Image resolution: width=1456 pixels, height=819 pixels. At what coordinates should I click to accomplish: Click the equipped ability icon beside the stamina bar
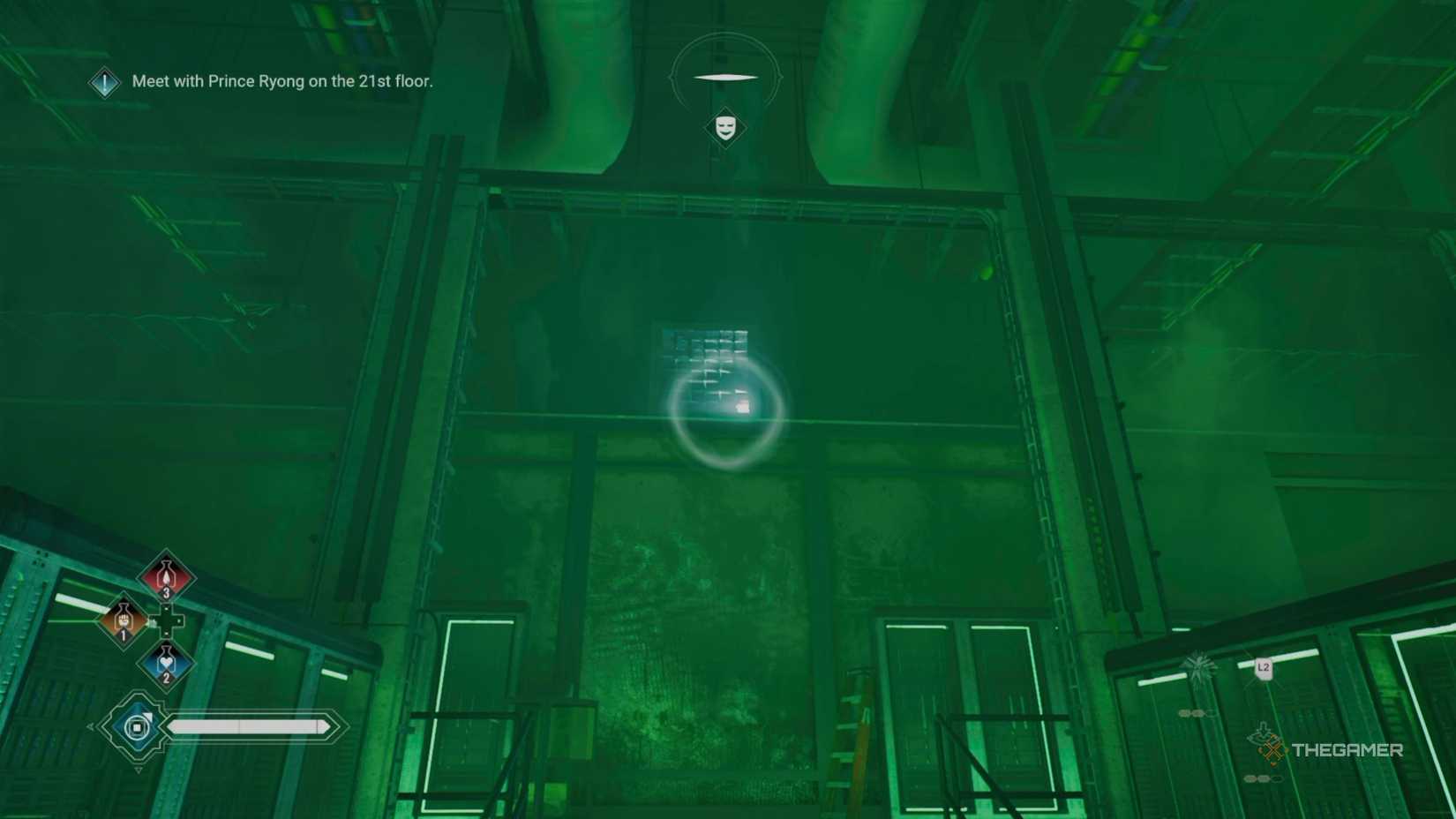[137, 726]
